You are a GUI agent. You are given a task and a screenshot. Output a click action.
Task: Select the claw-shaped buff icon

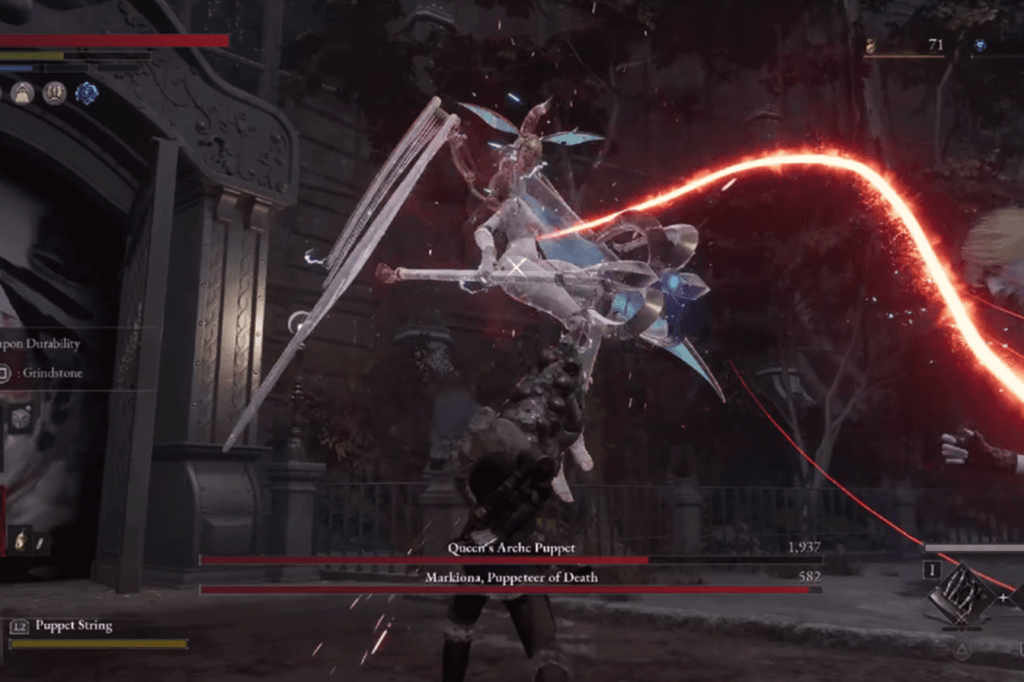tap(54, 94)
